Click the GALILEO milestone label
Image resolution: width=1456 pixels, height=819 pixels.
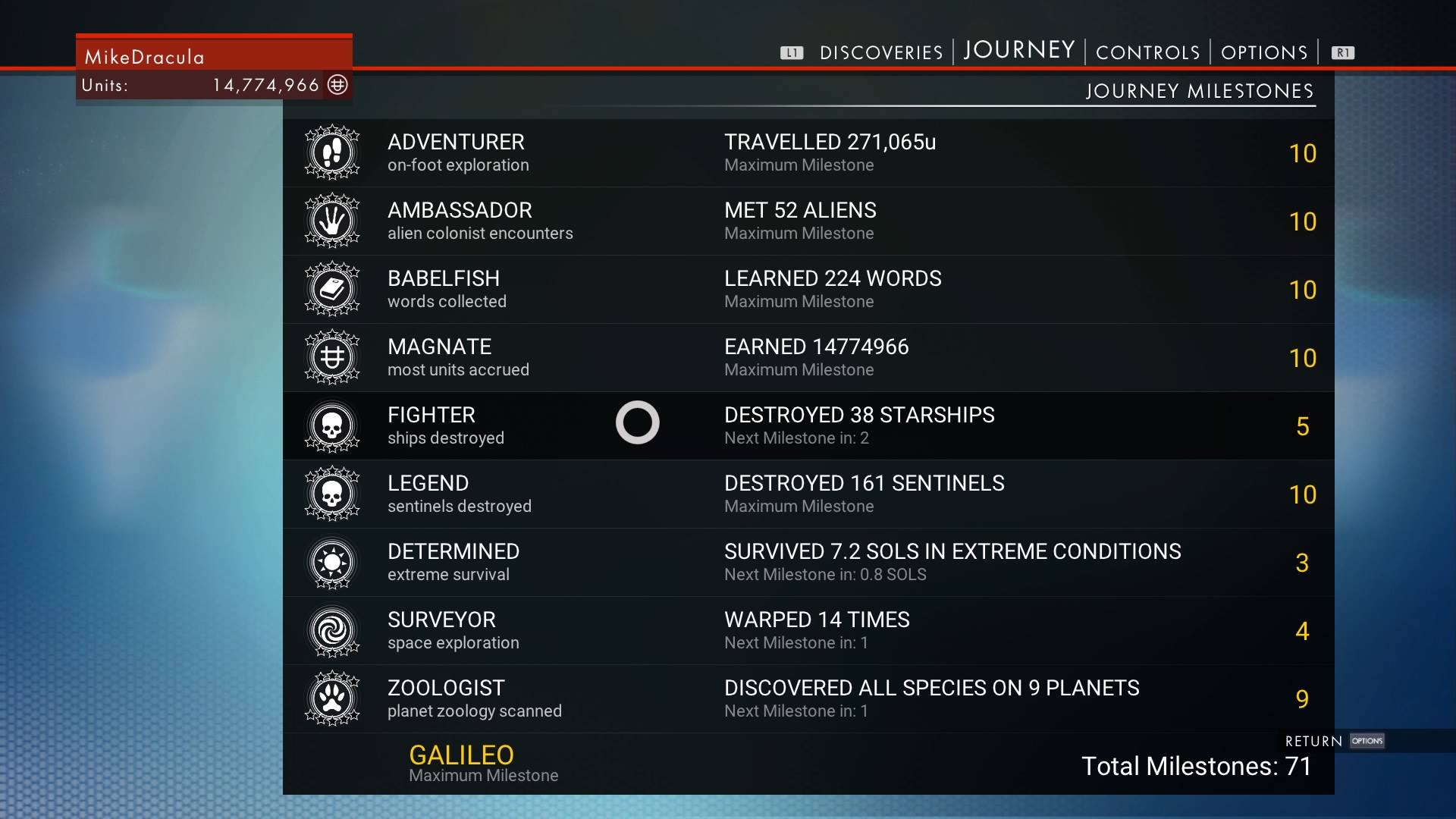(461, 755)
